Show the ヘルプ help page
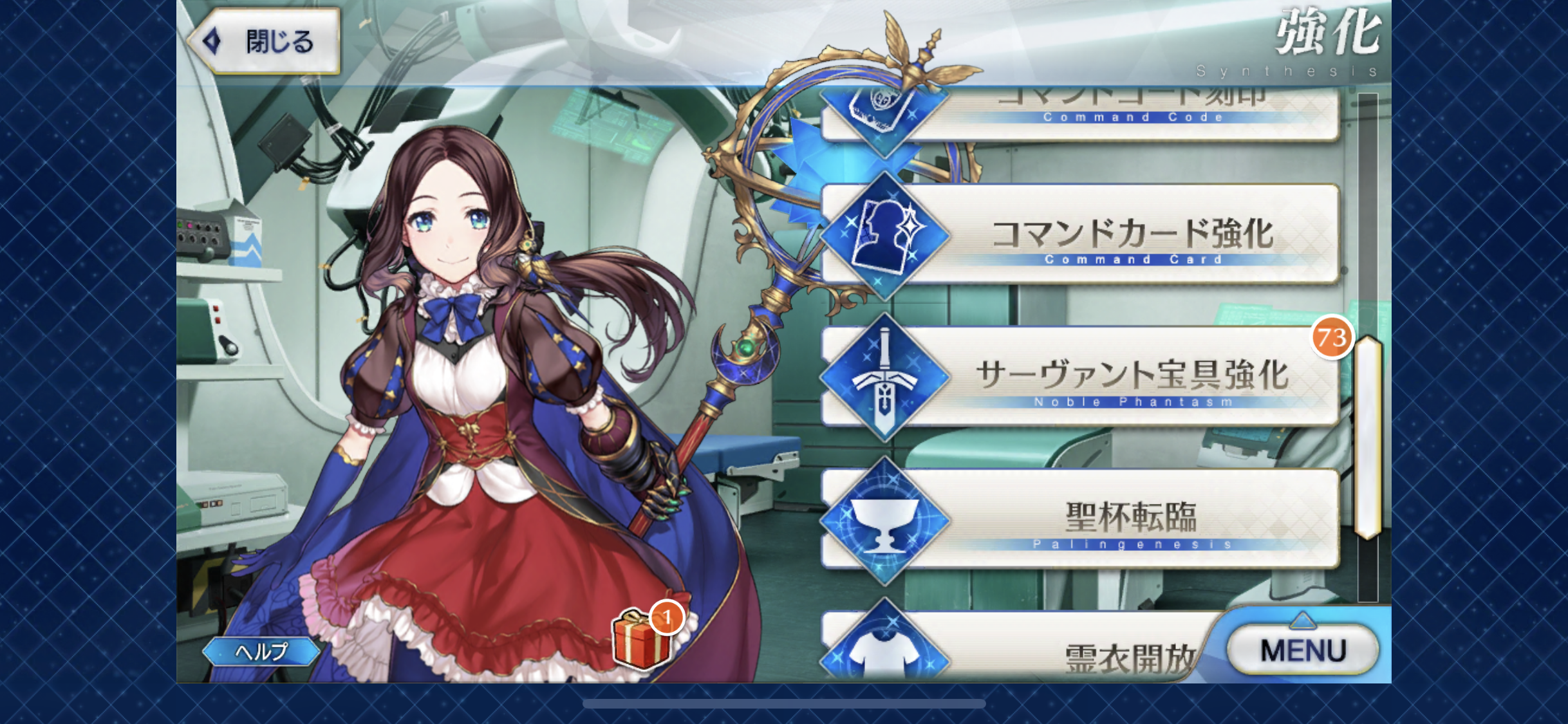 click(261, 652)
